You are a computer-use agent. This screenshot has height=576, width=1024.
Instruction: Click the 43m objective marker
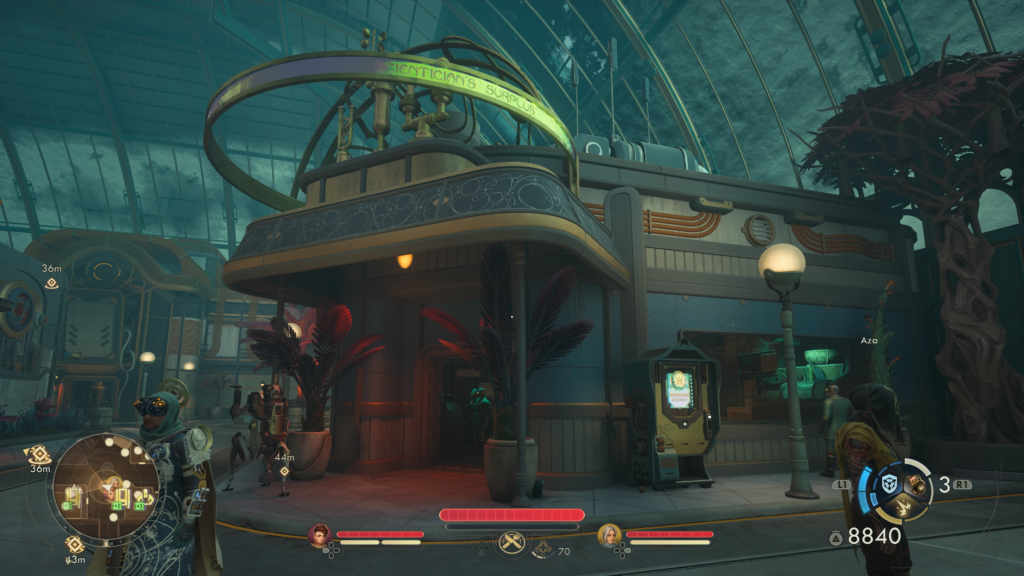(x=75, y=545)
